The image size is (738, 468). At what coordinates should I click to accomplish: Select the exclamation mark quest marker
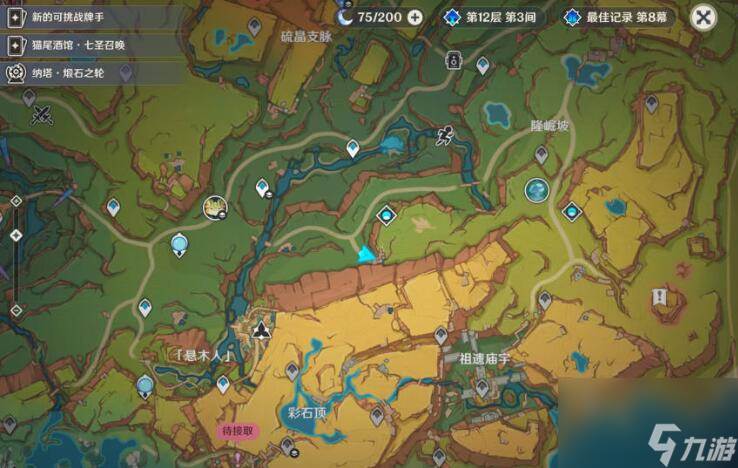(660, 296)
